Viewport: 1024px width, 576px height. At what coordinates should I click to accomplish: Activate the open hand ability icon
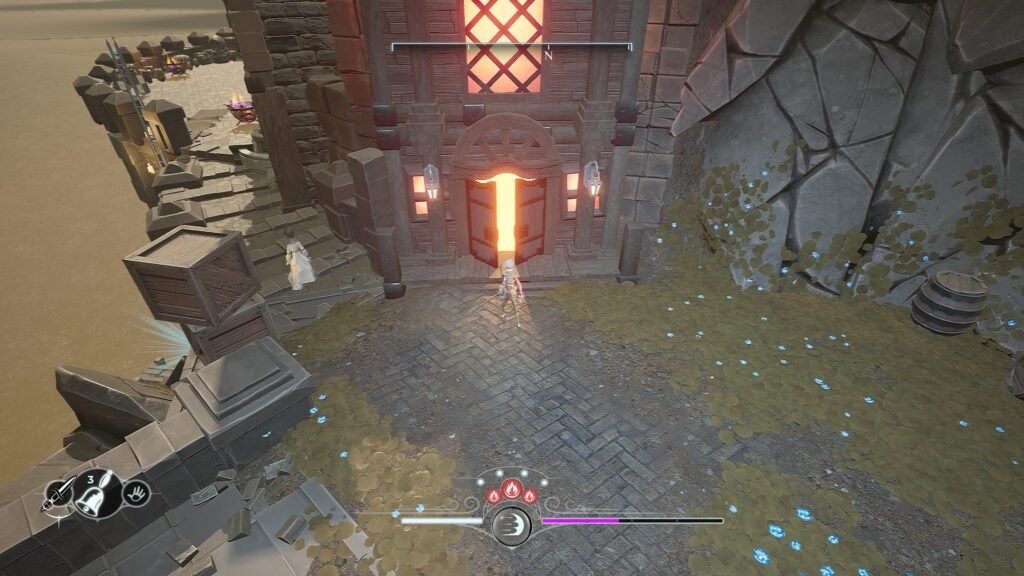pos(137,491)
